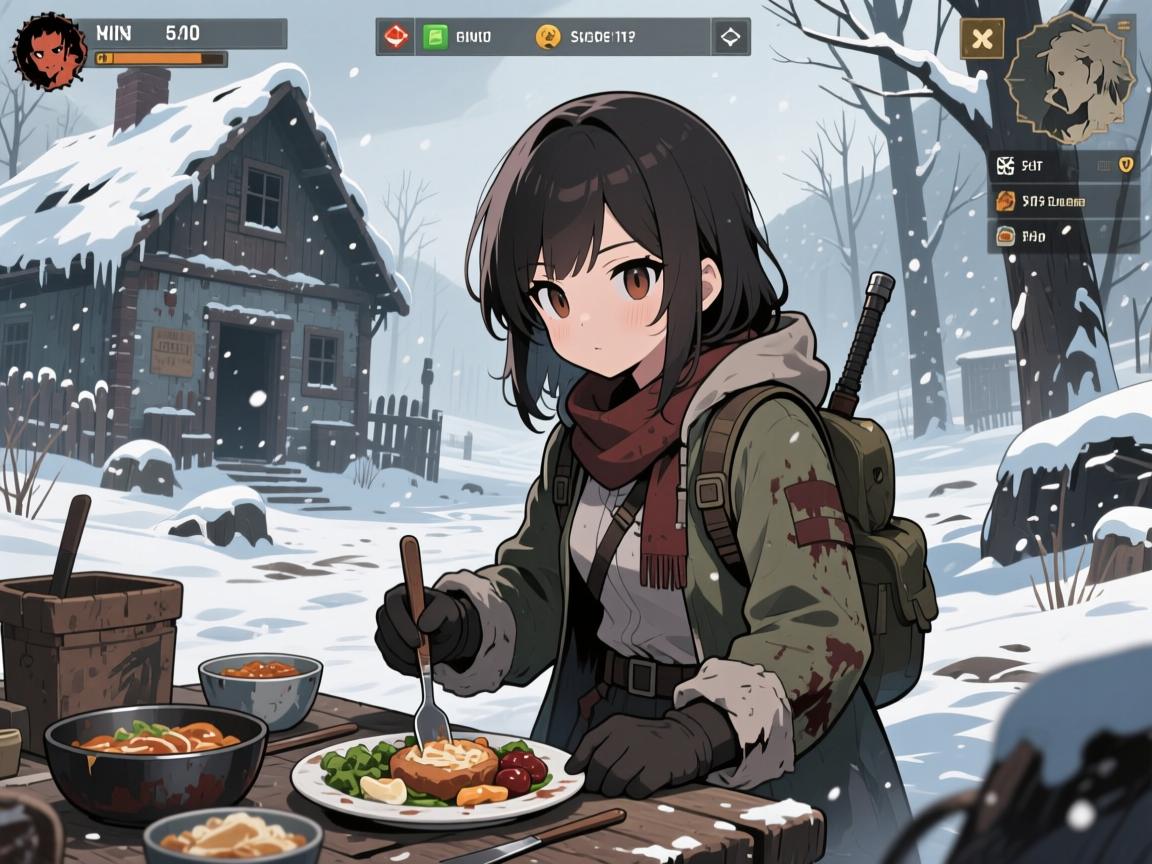Screen dimensions: 1152x864
Task: Open the parchment character silhouette emblem
Action: [1070, 76]
